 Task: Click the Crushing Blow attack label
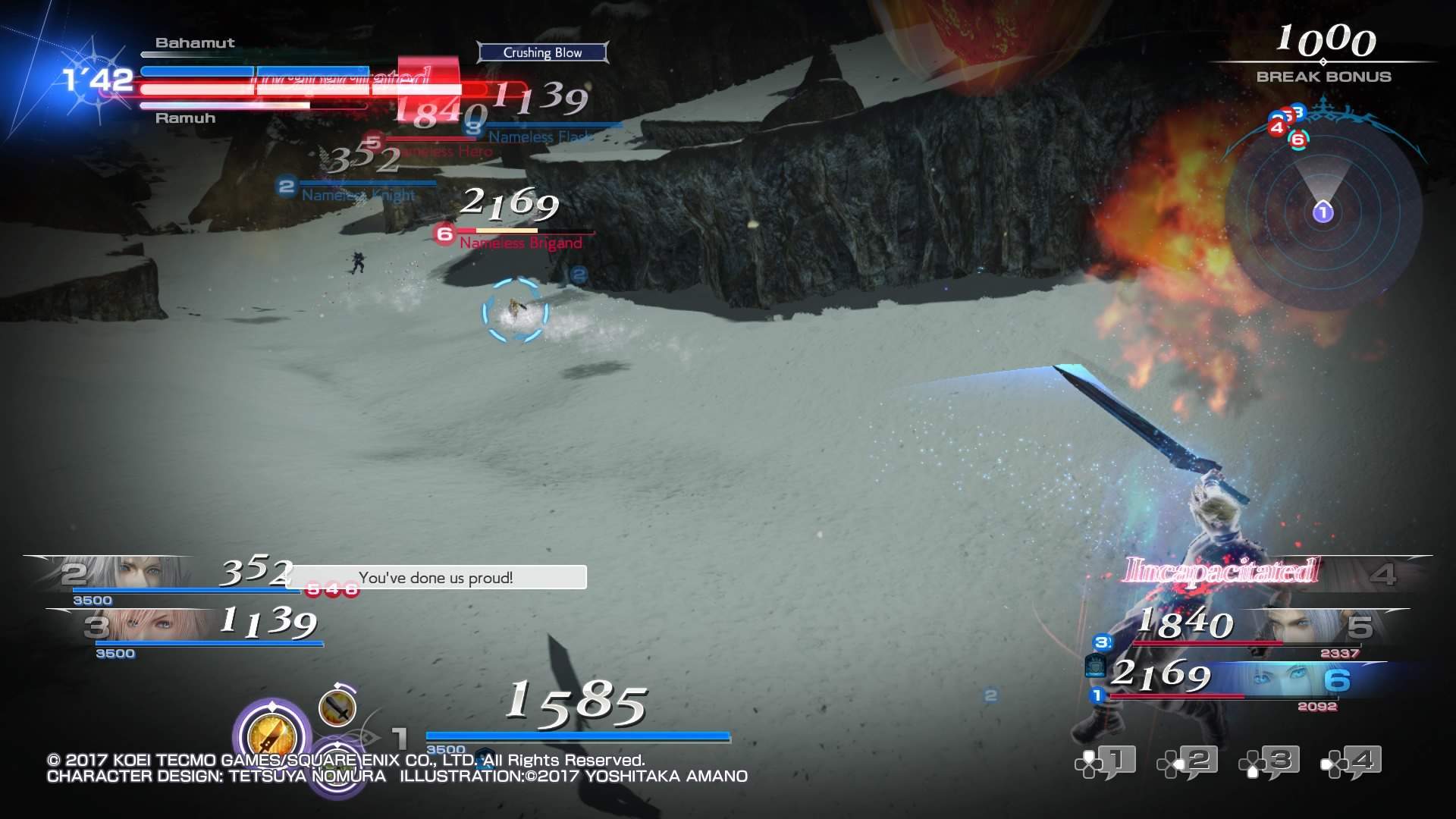543,52
